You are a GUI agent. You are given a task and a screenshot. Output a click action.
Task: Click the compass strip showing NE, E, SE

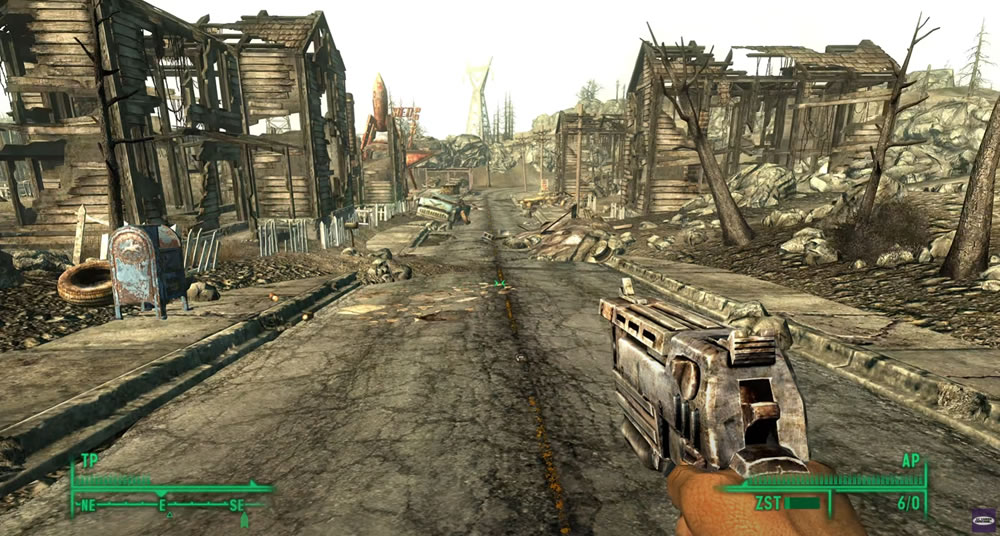point(165,506)
